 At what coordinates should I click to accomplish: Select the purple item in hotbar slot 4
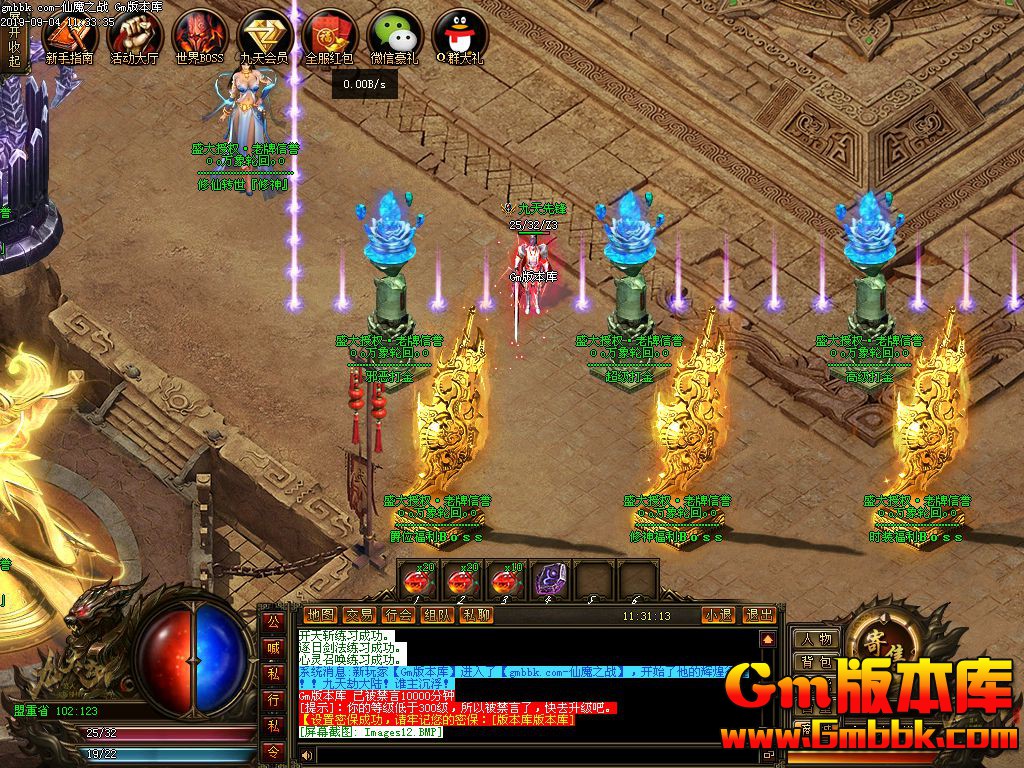pos(548,580)
